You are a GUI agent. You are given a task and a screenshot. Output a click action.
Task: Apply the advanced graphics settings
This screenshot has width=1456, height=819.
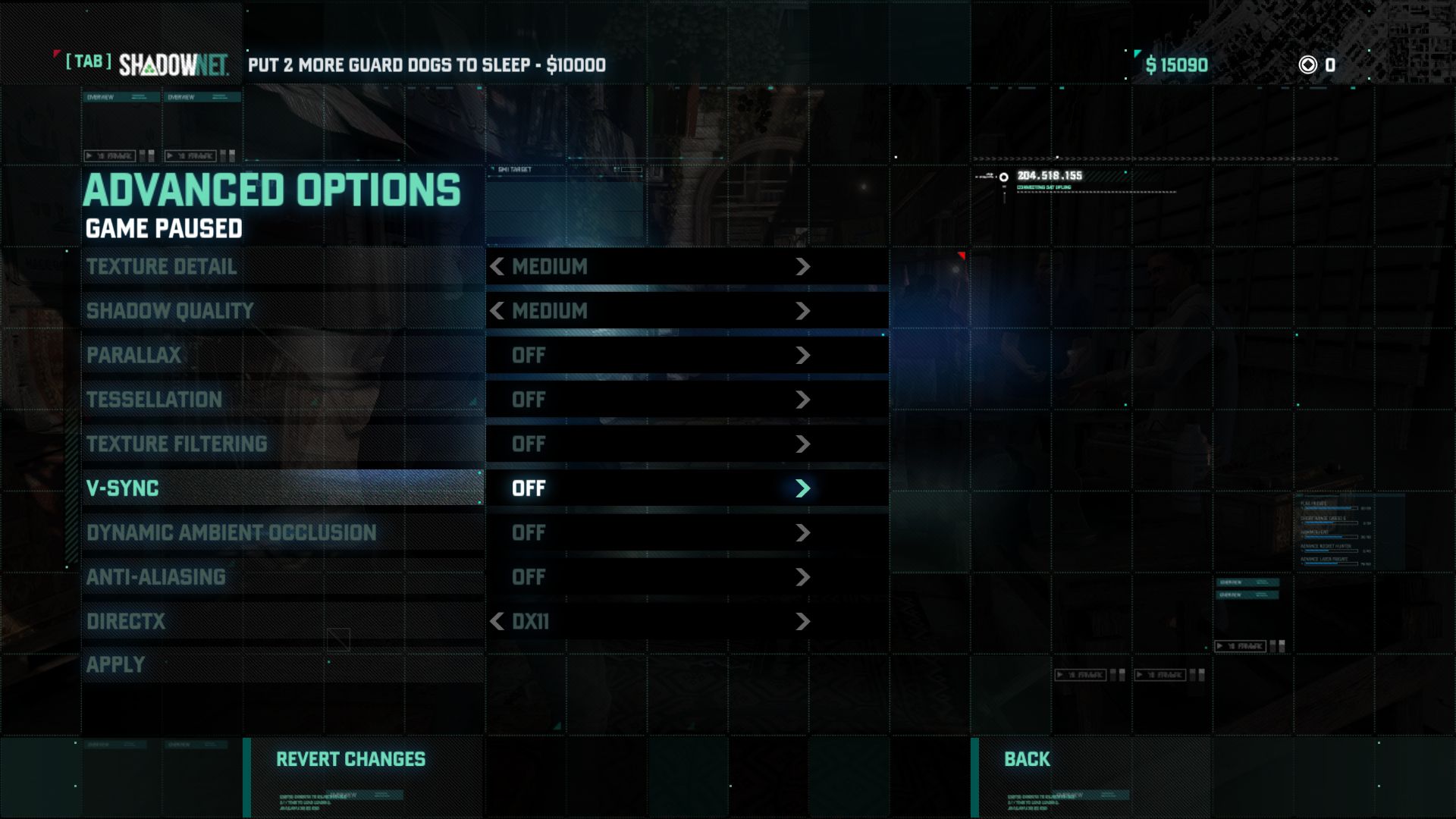coord(115,665)
